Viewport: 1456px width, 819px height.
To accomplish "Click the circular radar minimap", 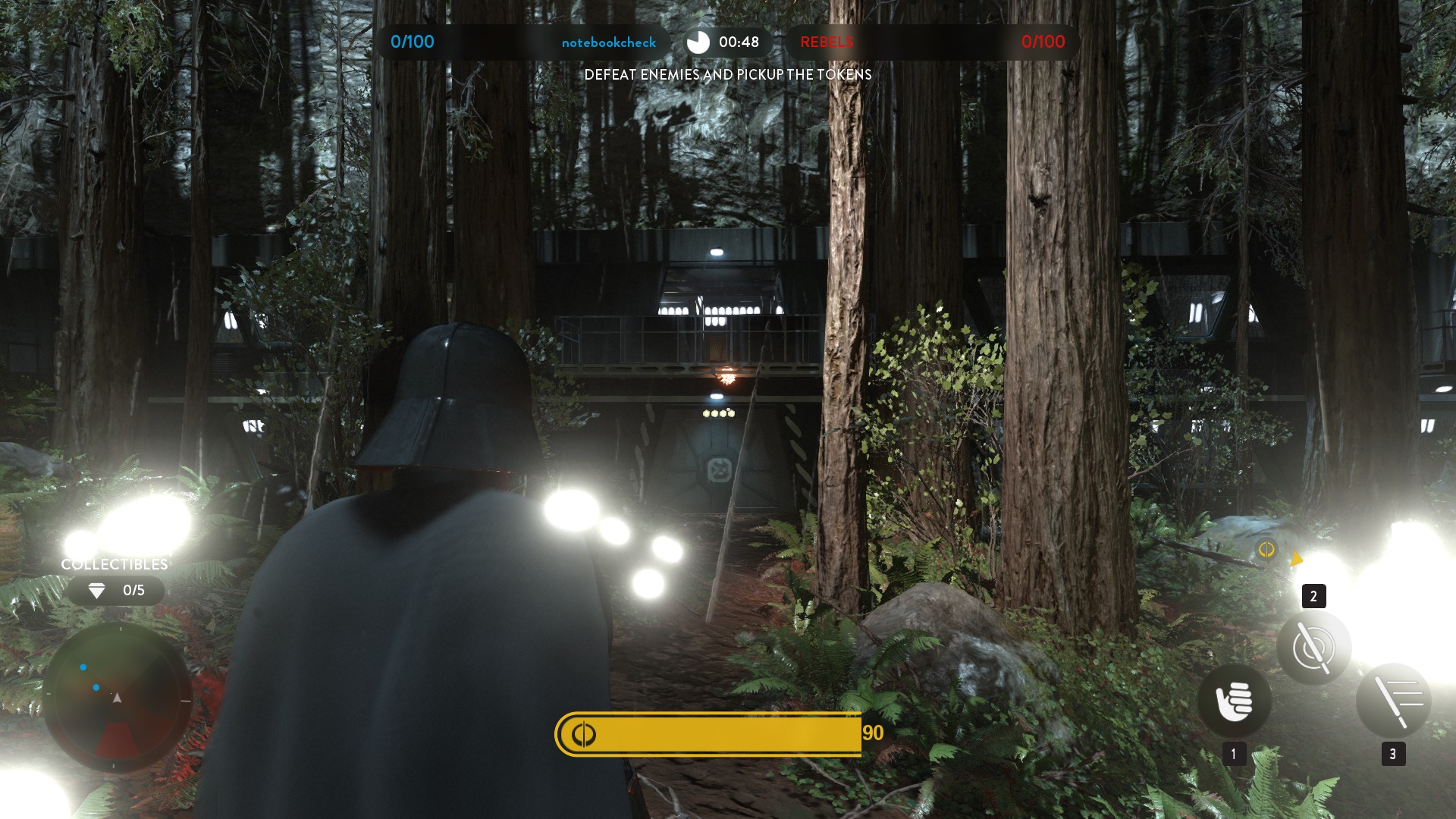I will (x=117, y=697).
